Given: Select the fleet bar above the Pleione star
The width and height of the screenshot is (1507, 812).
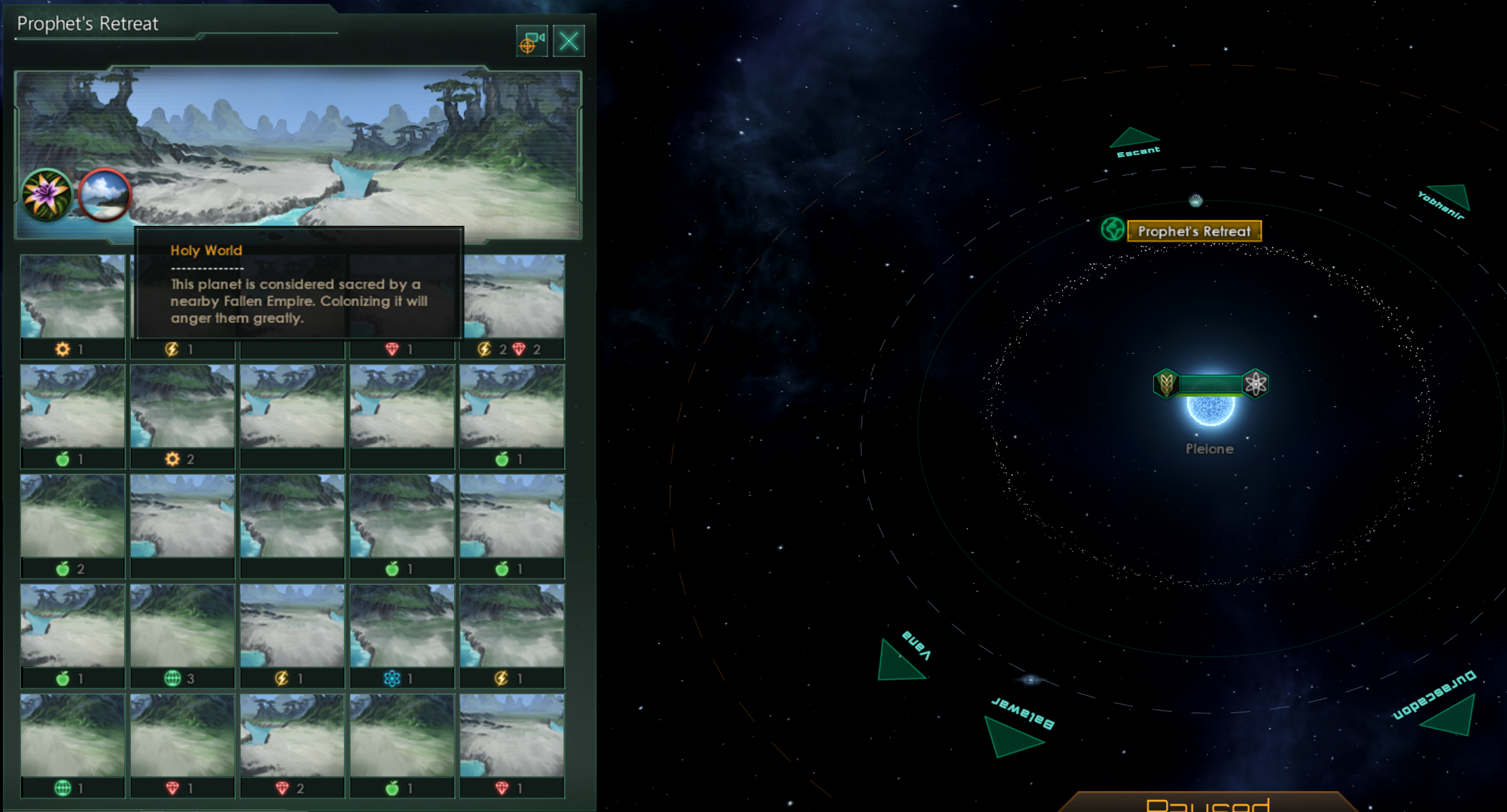Looking at the screenshot, I should 1210,383.
